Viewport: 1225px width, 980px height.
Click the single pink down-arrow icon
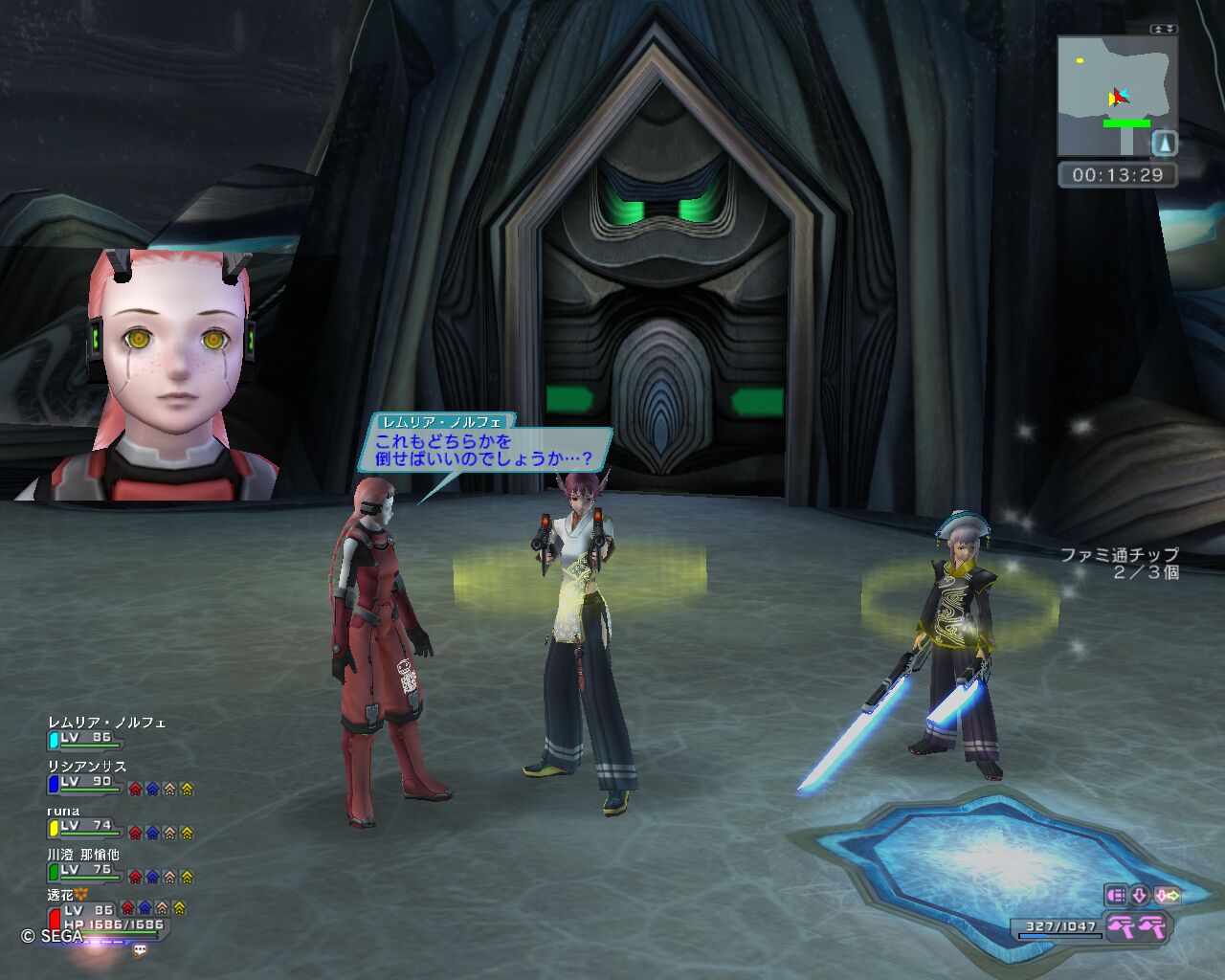(1140, 896)
